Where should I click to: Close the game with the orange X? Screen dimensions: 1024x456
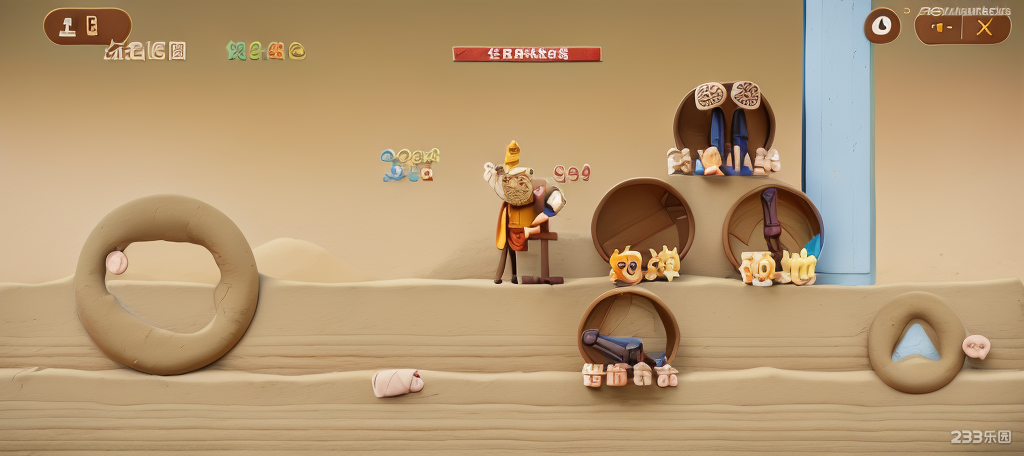(x=984, y=27)
